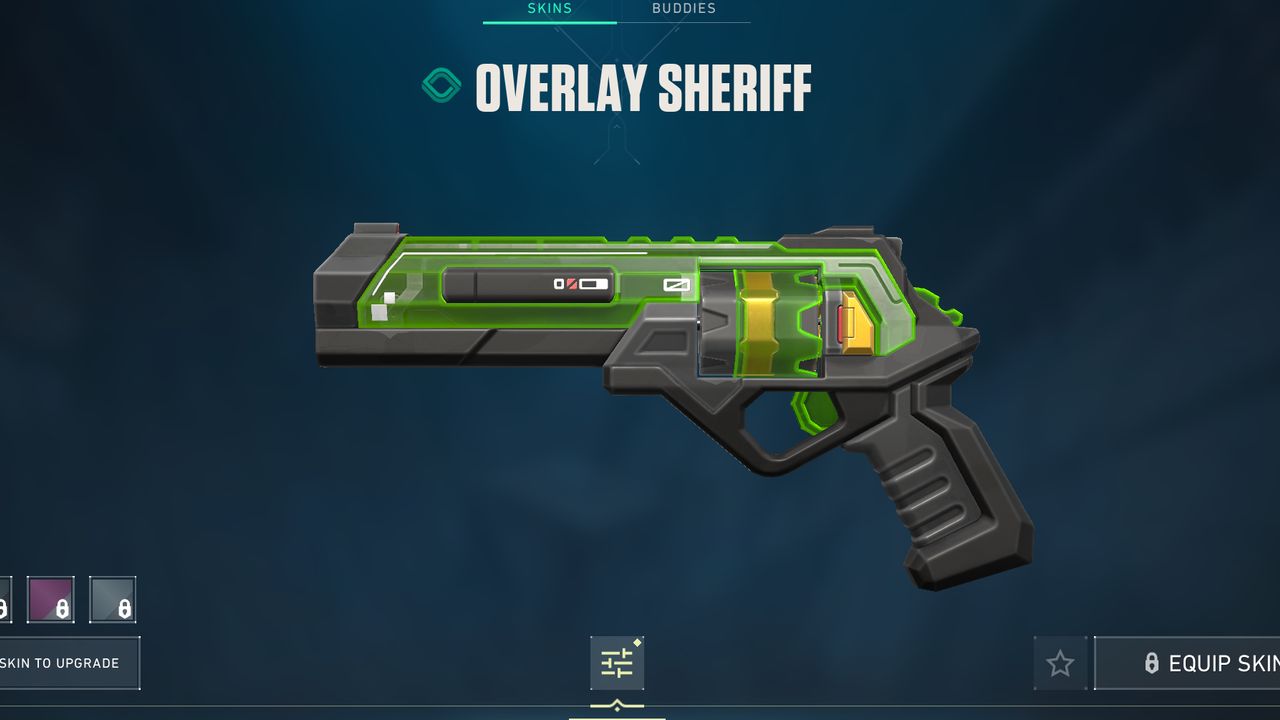Click the sliders icon below the weapon
This screenshot has width=1280, height=720.
(x=618, y=663)
